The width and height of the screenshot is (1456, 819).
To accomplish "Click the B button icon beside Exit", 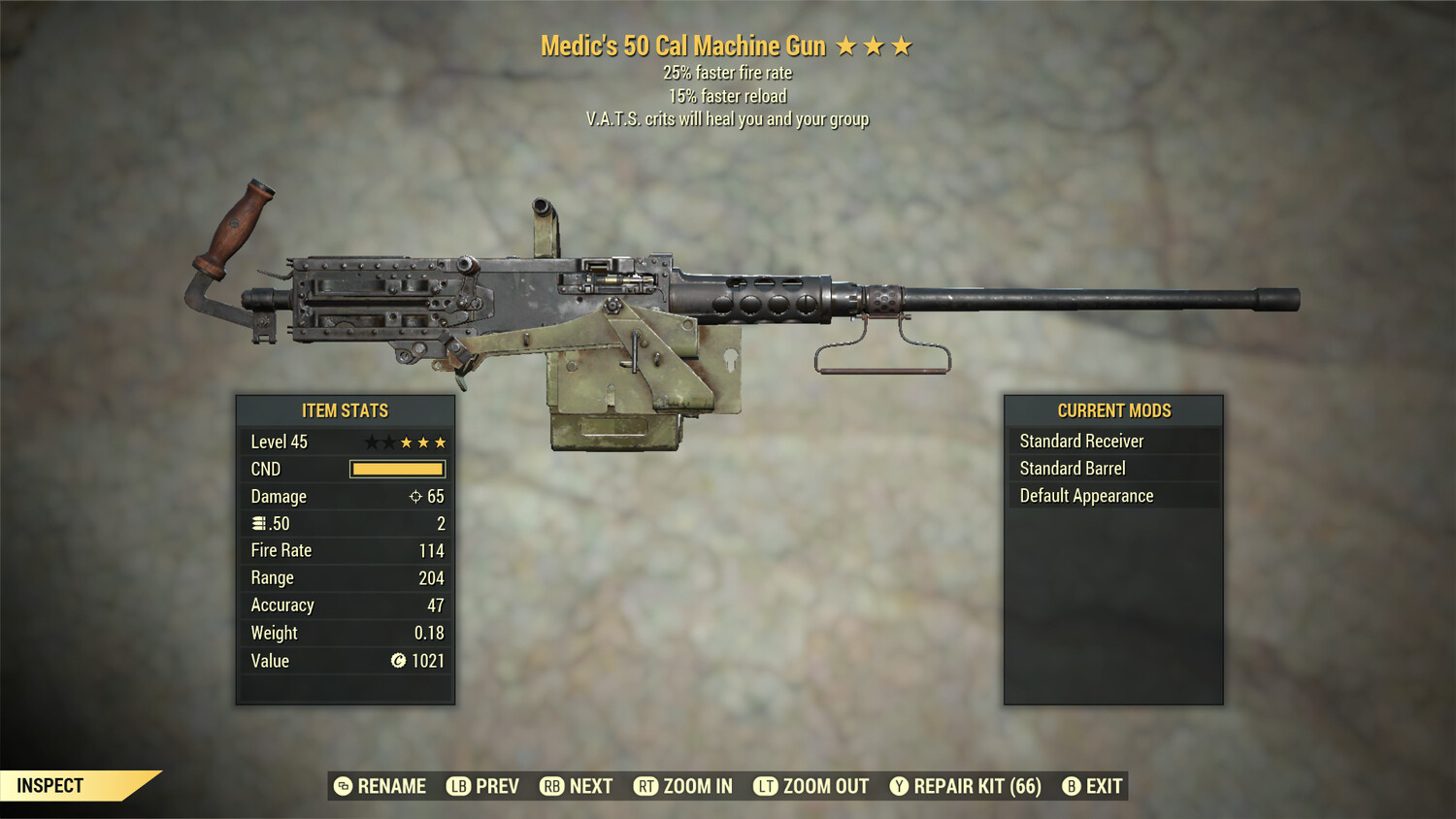I will [1072, 786].
